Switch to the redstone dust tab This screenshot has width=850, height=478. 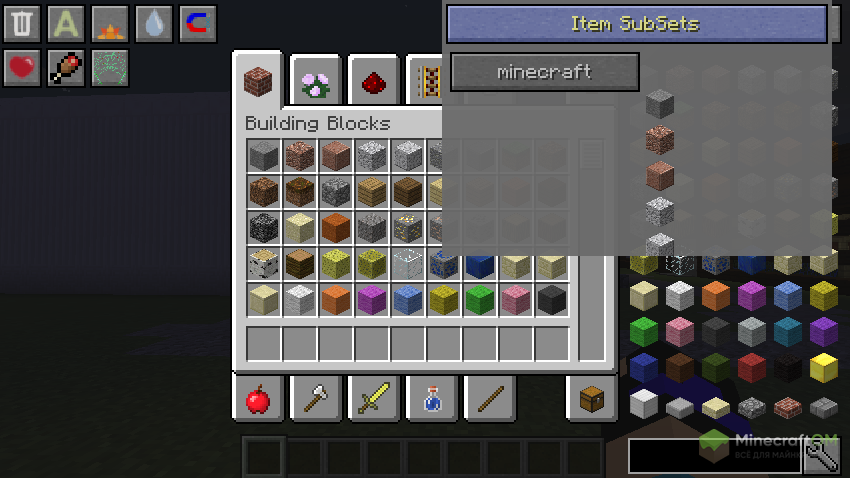[374, 82]
